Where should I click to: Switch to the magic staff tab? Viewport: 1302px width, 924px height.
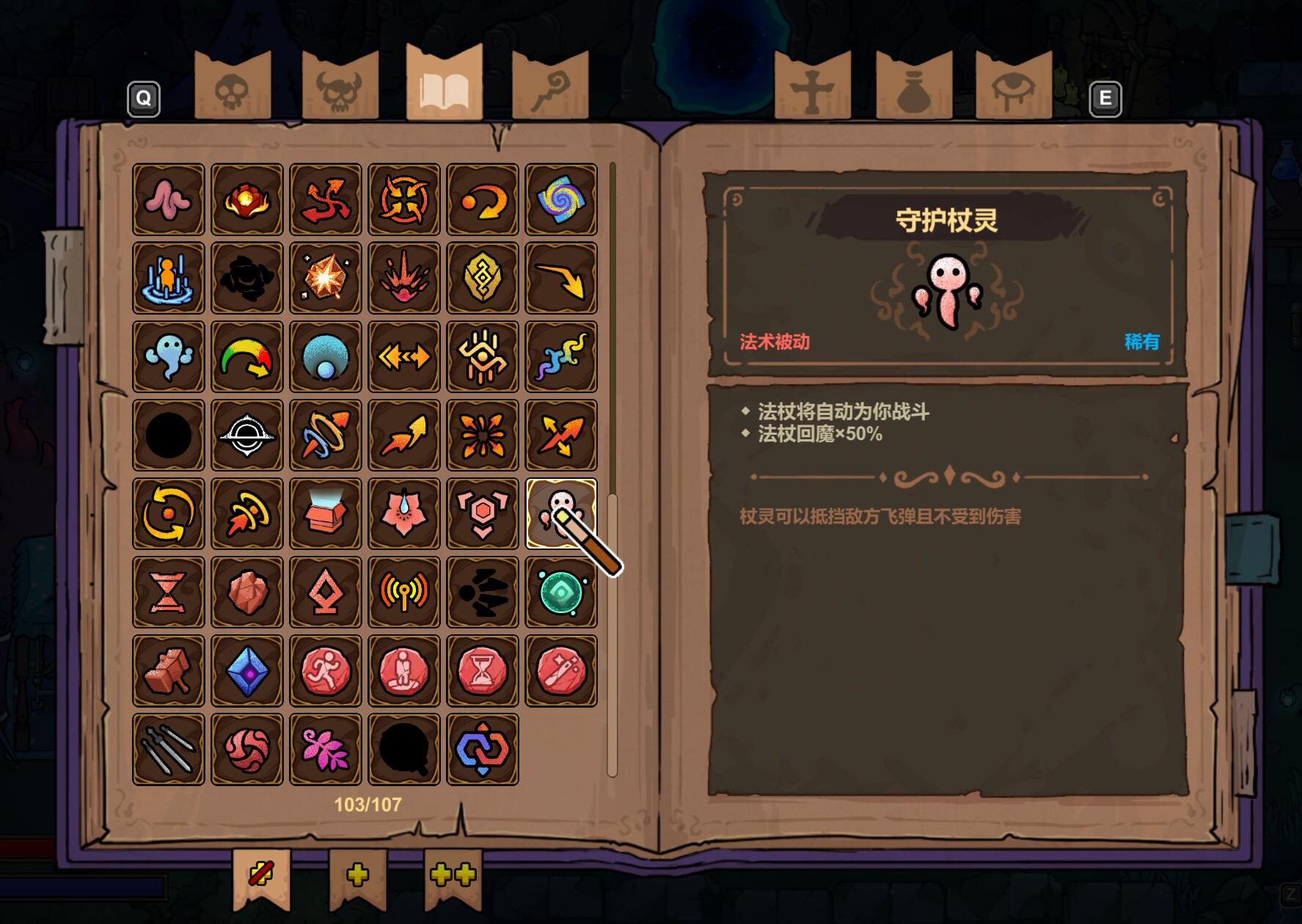point(550,89)
